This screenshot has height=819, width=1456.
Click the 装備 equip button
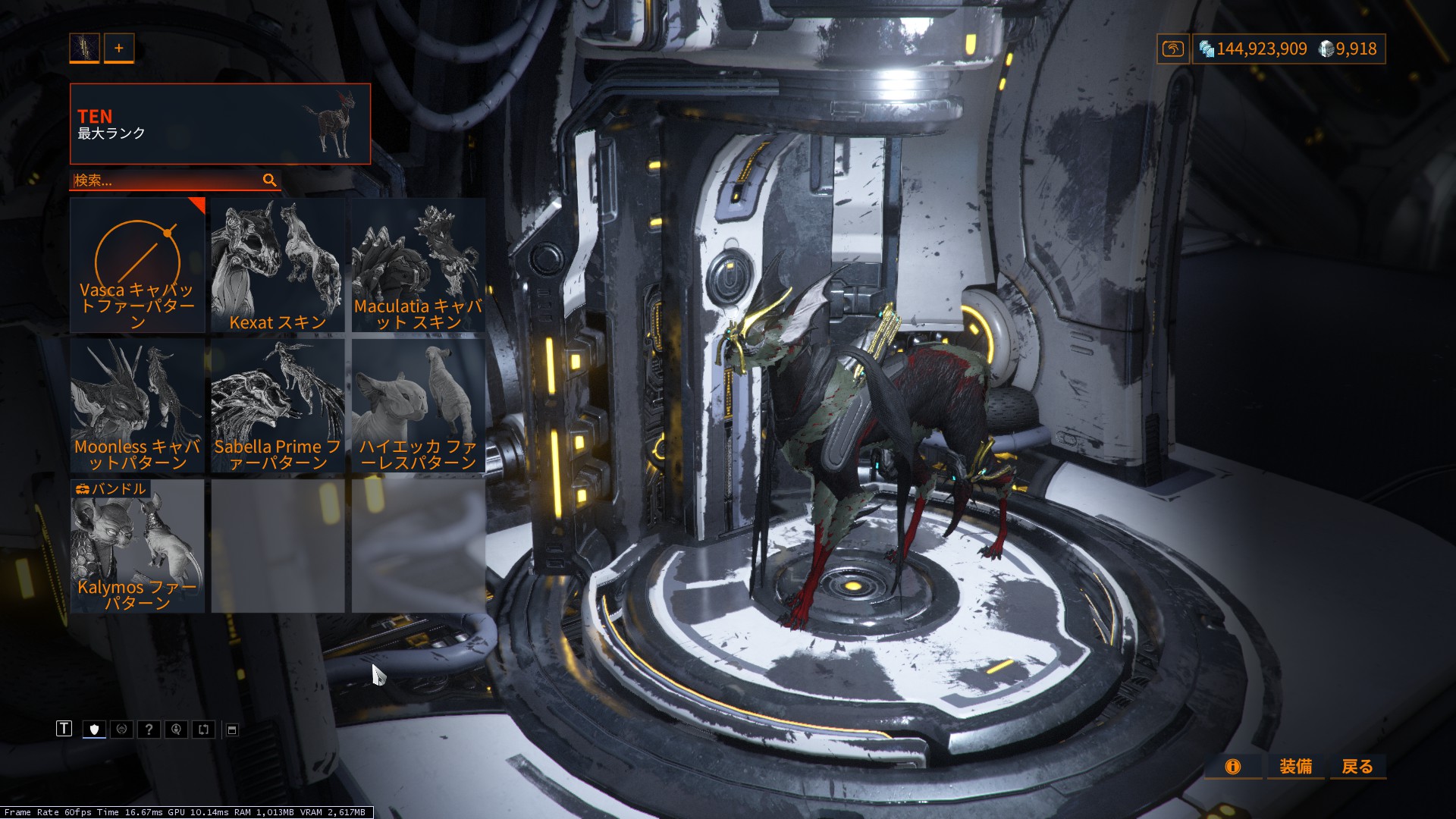[x=1295, y=767]
